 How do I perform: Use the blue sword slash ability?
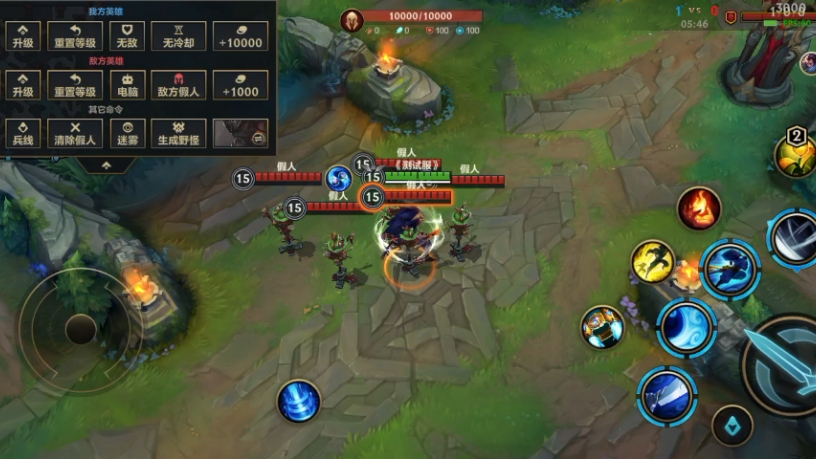point(666,395)
